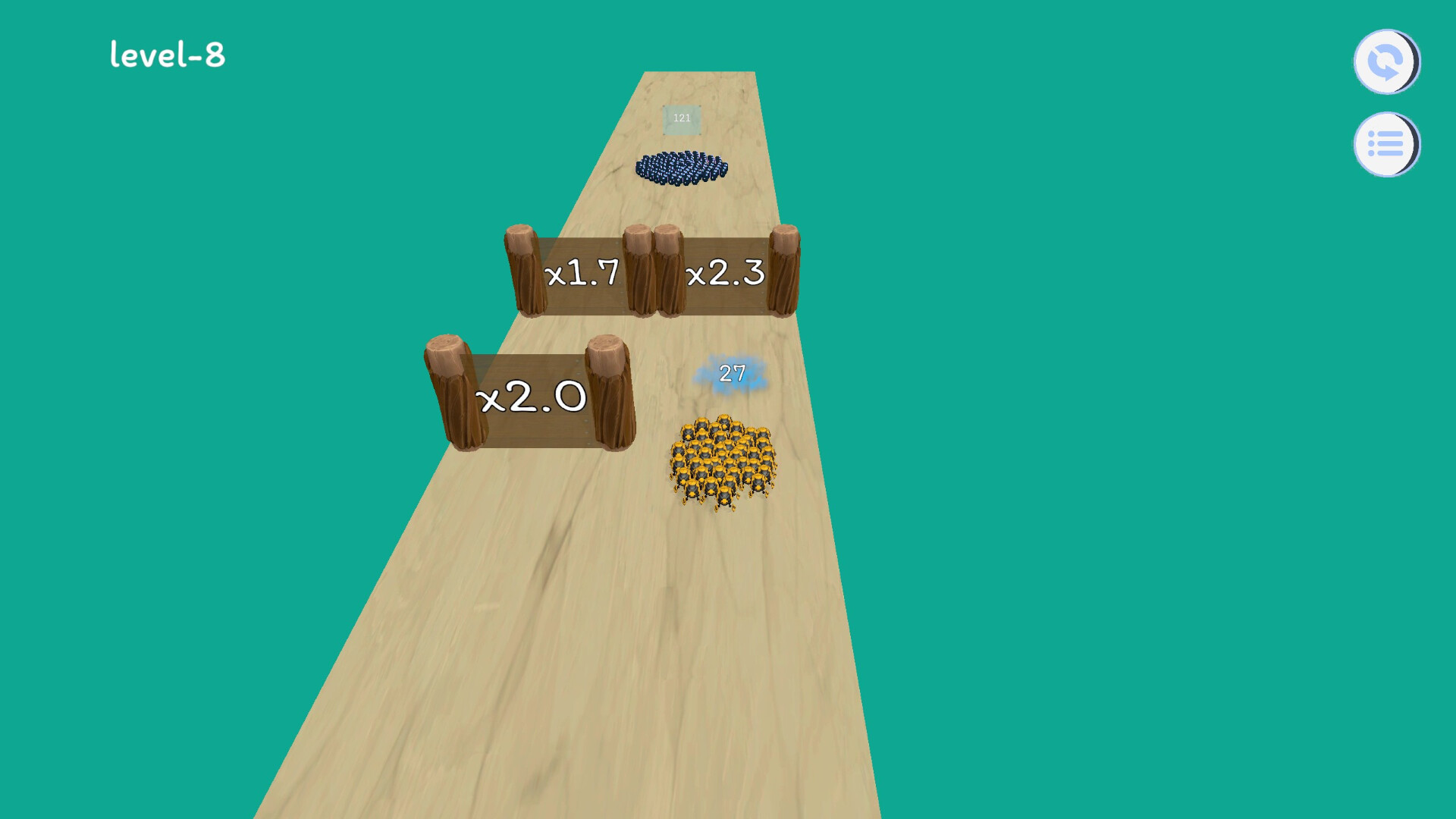Click the level-8 title text
Screen dimensions: 1456x819
[x=168, y=55]
